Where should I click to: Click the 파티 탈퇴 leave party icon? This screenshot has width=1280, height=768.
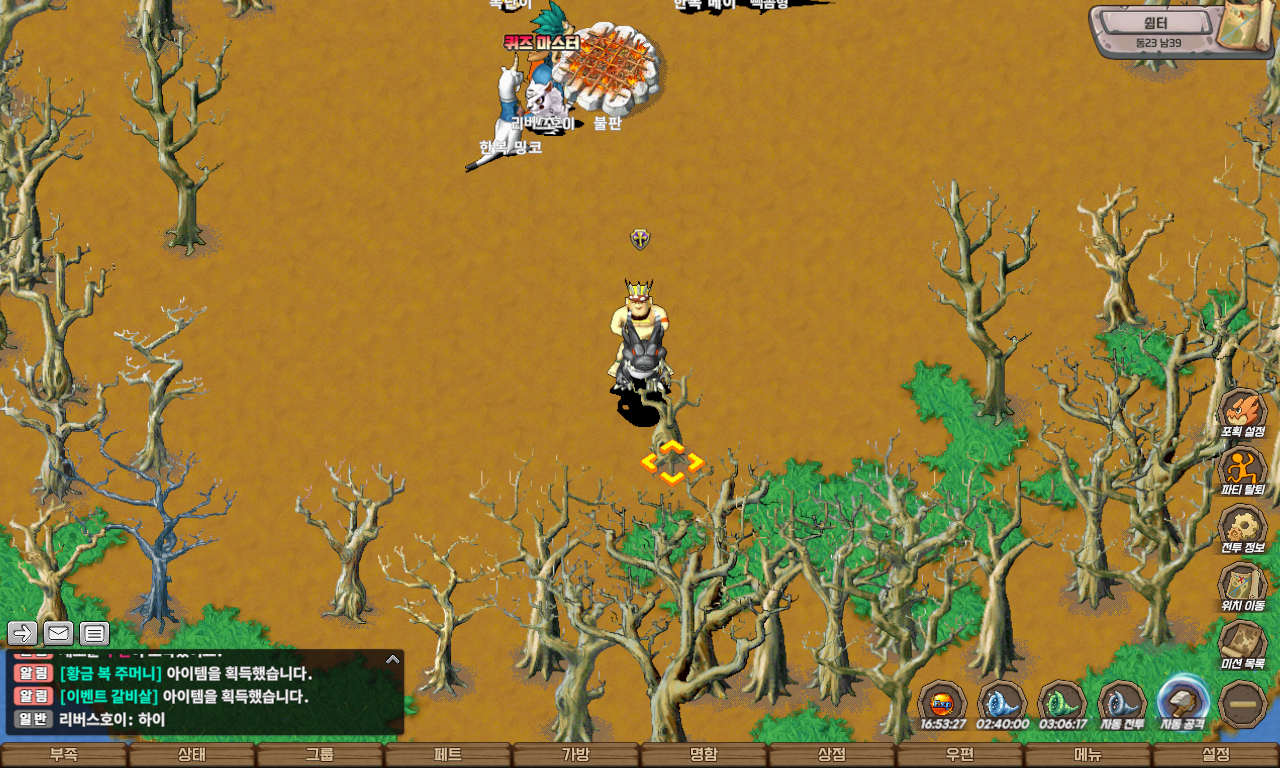[x=1243, y=470]
